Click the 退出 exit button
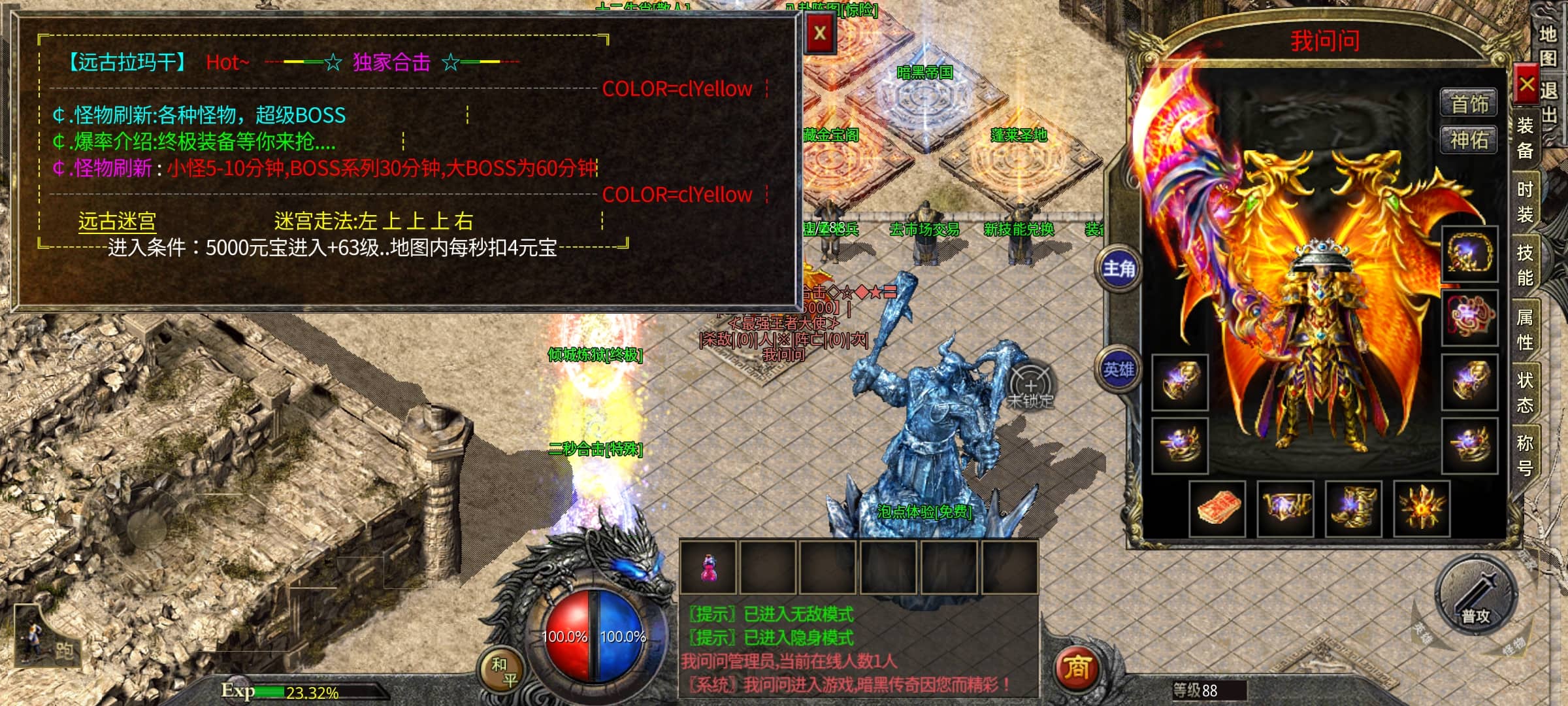The width and height of the screenshot is (1568, 706). pyautogui.click(x=1550, y=101)
